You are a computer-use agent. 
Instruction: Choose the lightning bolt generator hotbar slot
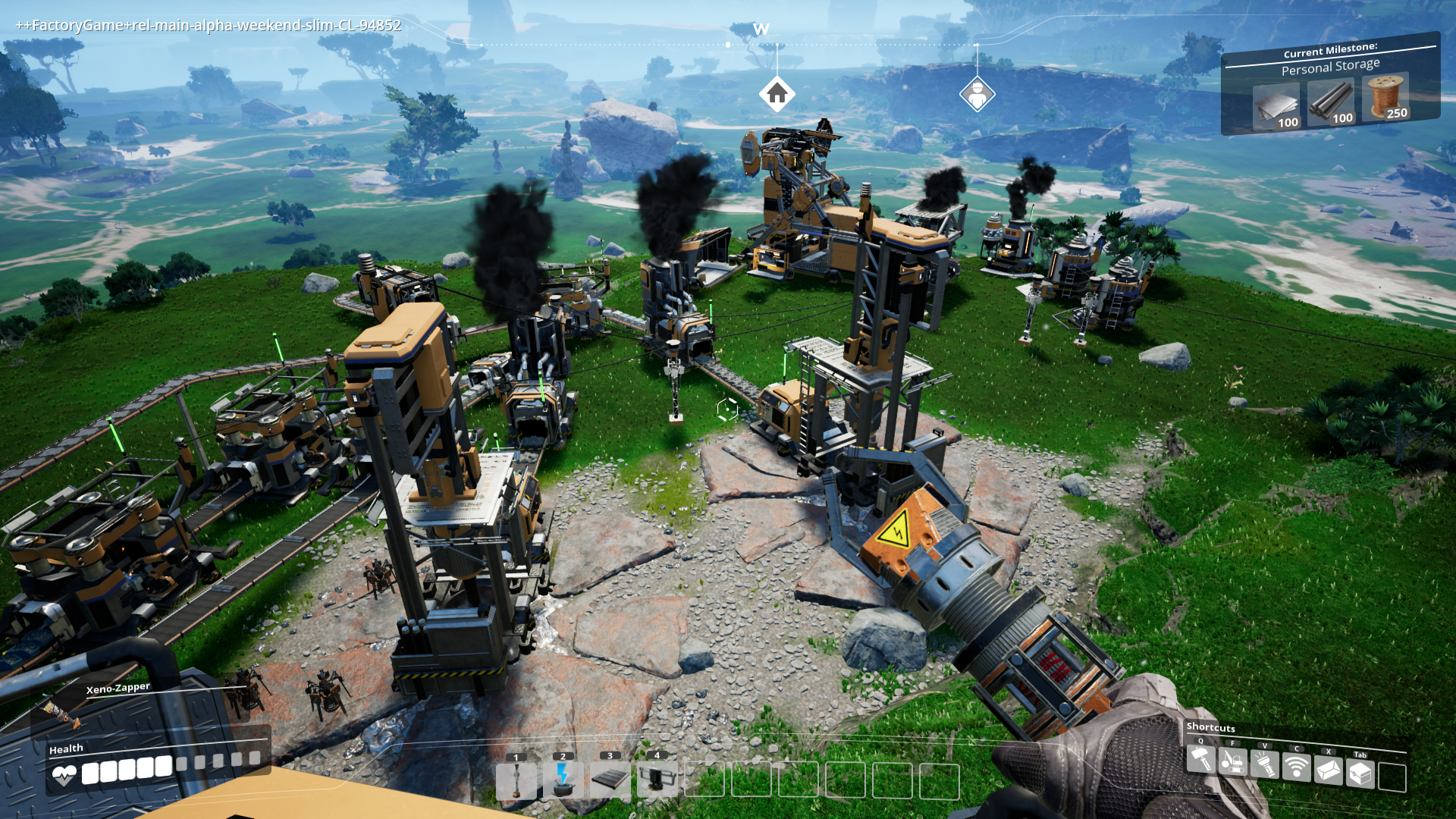coord(563,780)
